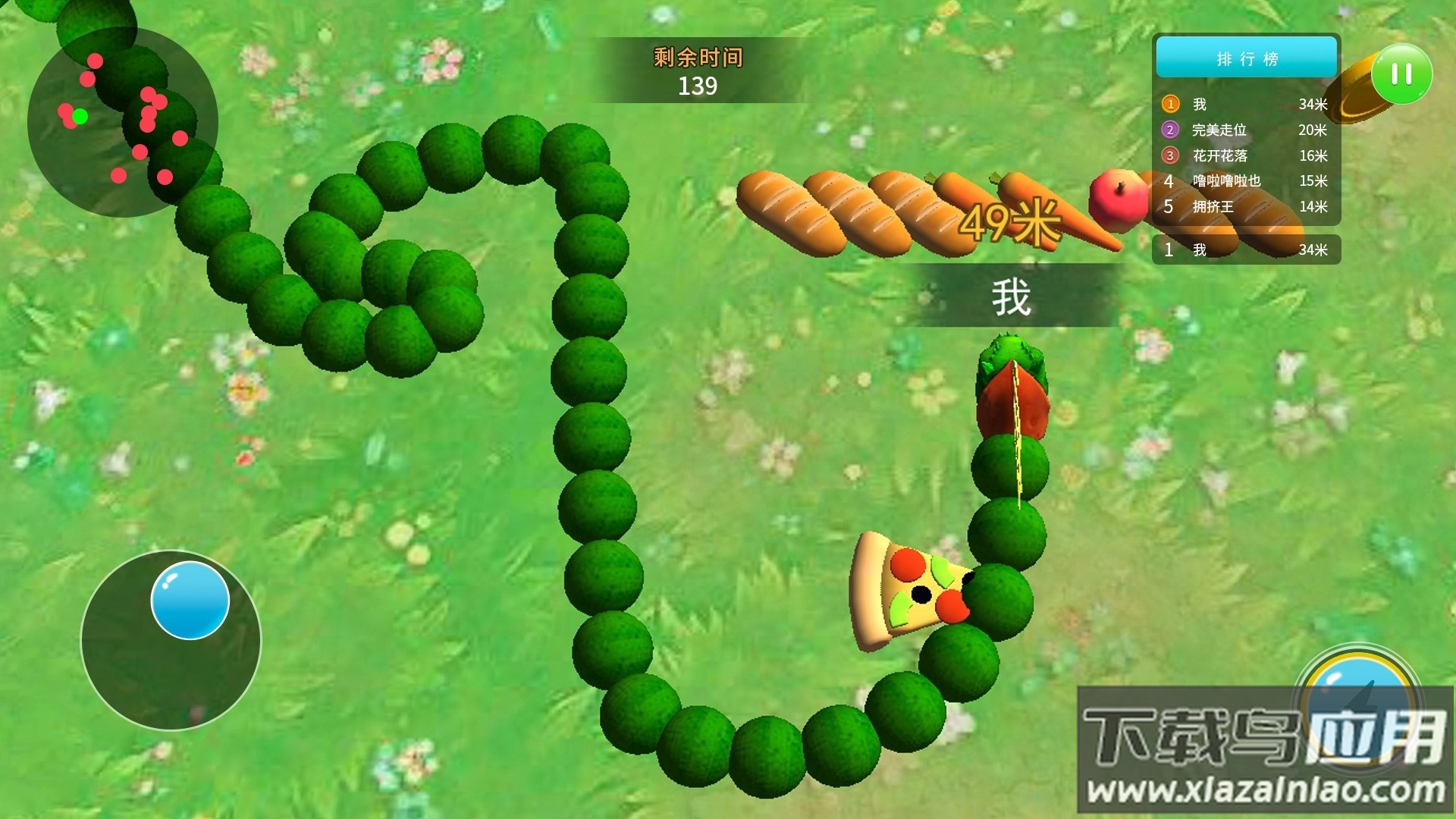The height and width of the screenshot is (819, 1456).
Task: Select the first-place 我 leaderboard row
Action: pyautogui.click(x=1245, y=104)
